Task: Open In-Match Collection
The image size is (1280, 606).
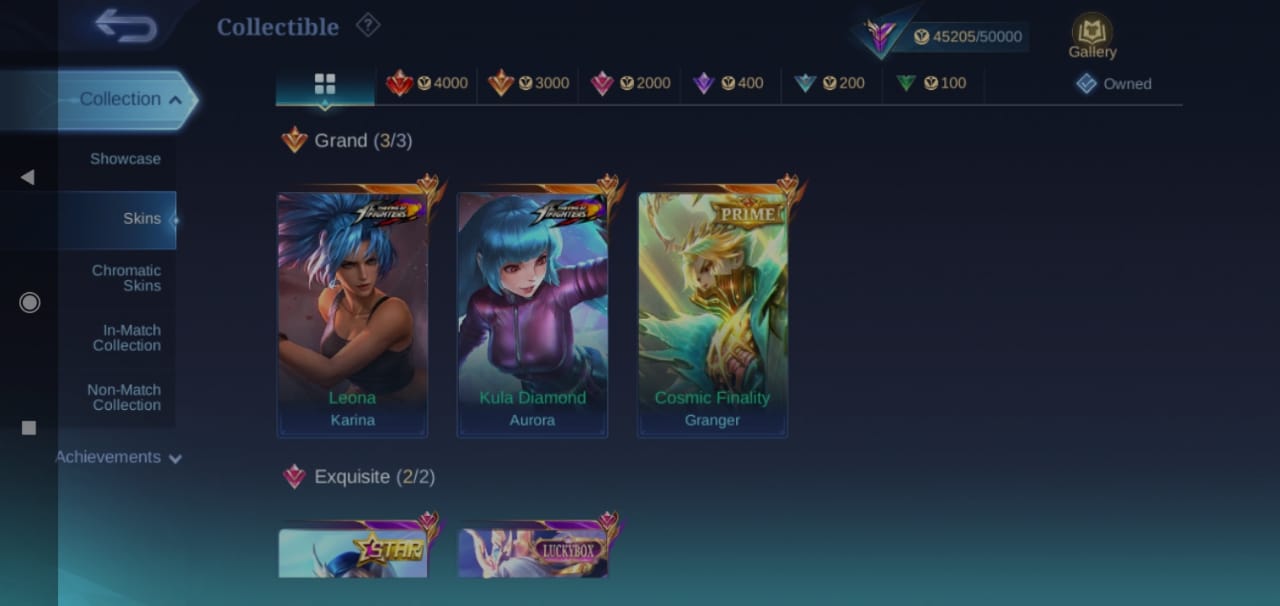Action: point(127,338)
